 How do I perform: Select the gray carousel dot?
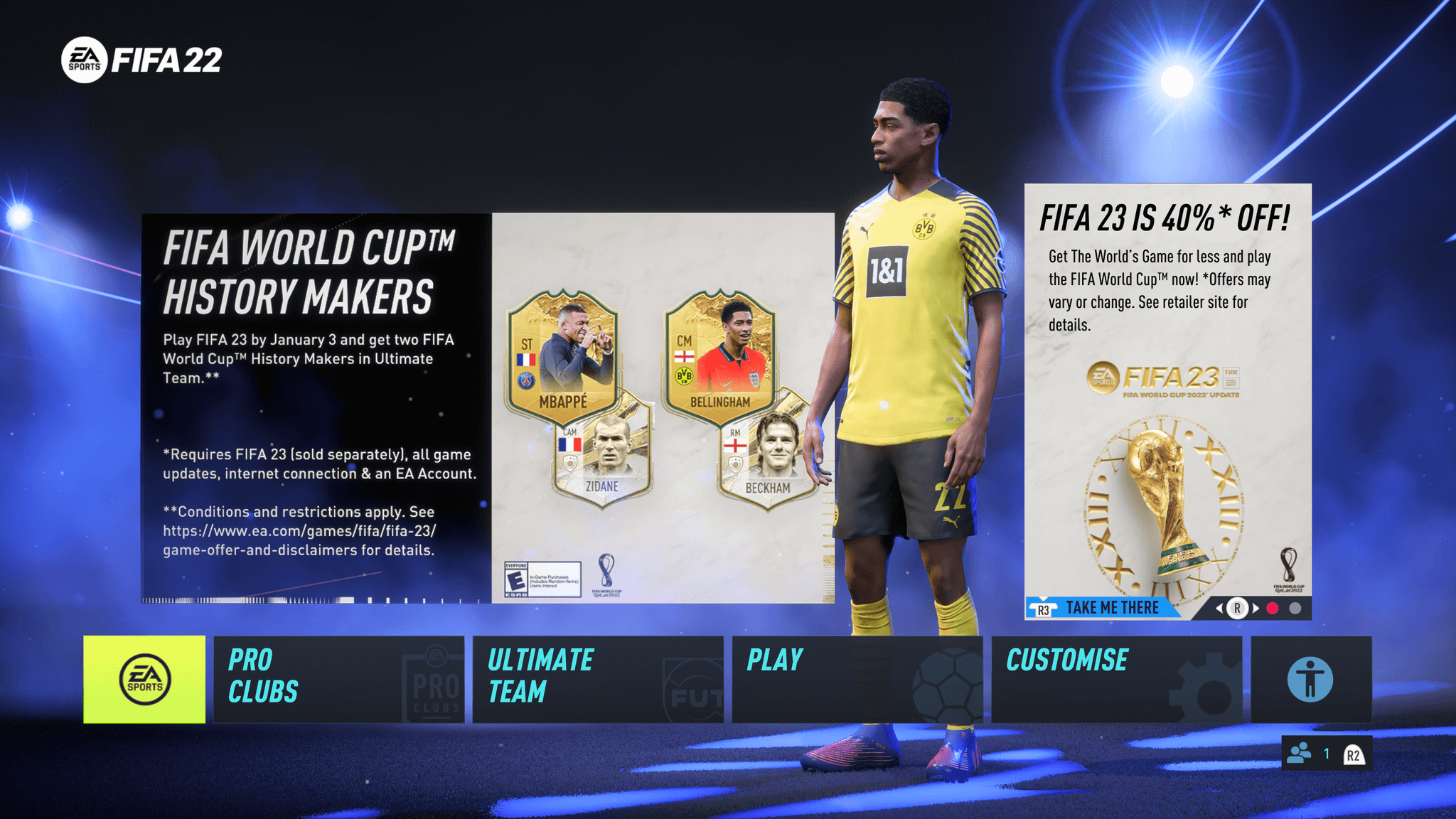[x=1295, y=608]
